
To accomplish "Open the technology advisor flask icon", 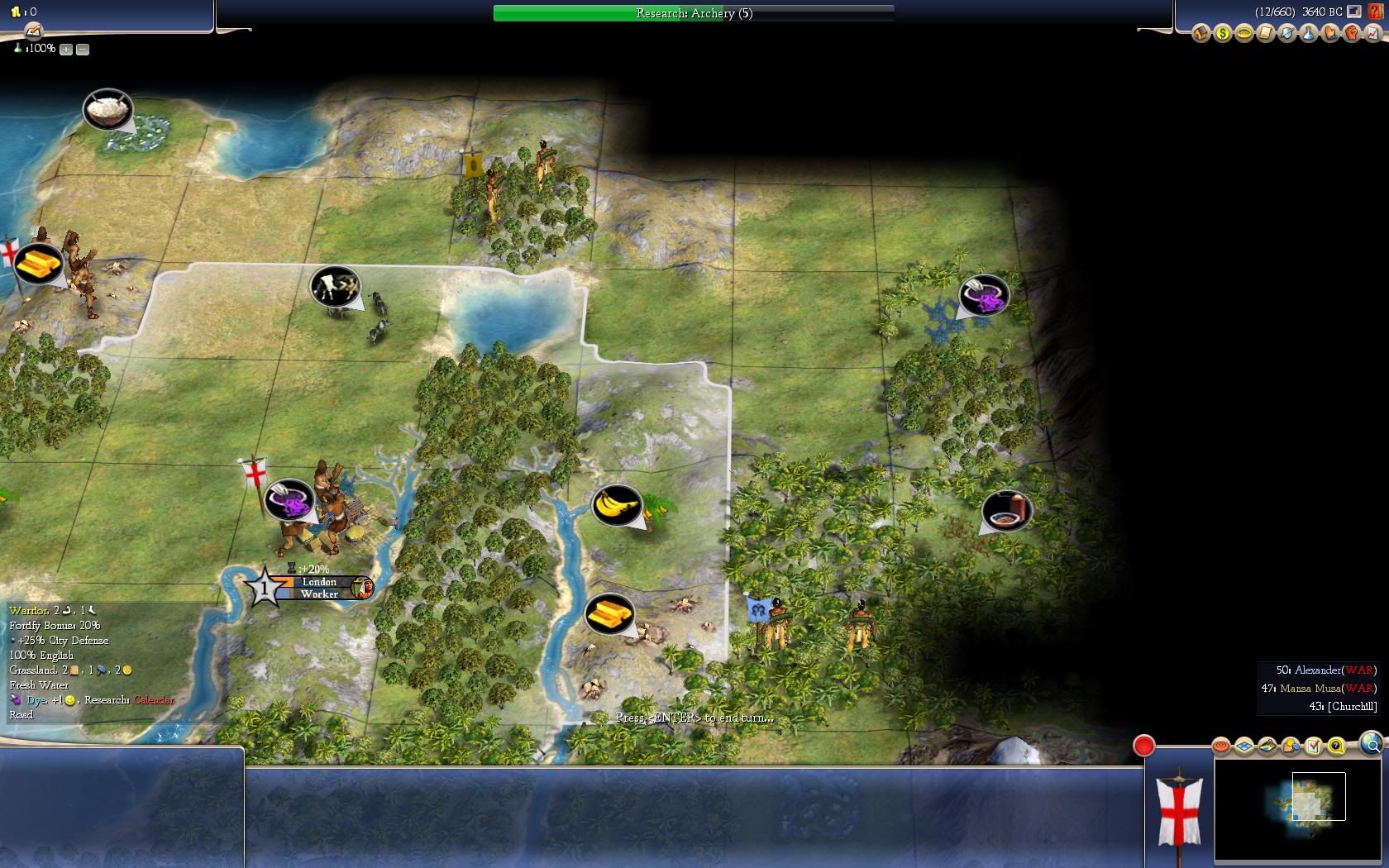I will [x=1308, y=33].
